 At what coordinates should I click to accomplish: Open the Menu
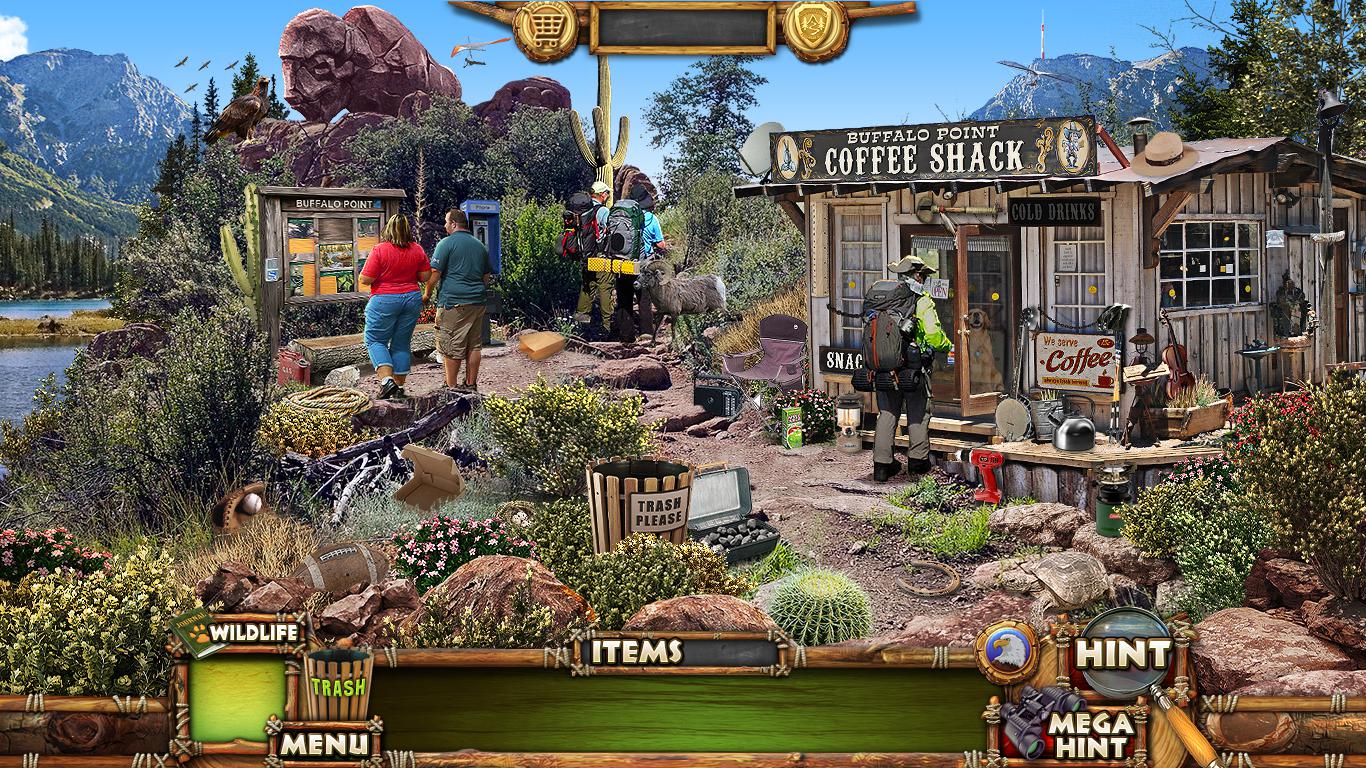click(324, 743)
